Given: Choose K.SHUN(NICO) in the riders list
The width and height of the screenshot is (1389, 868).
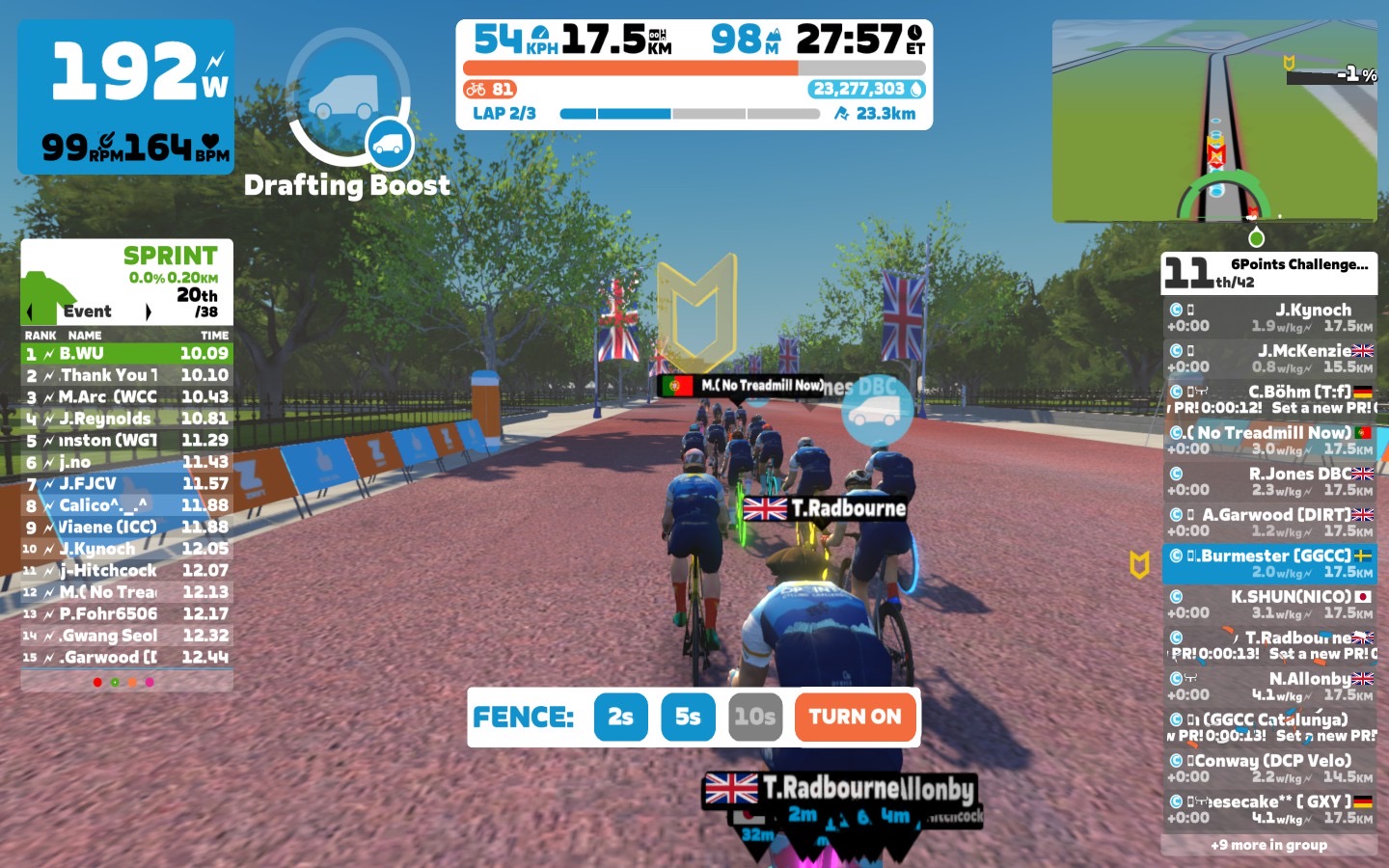Looking at the screenshot, I should coord(1269,604).
